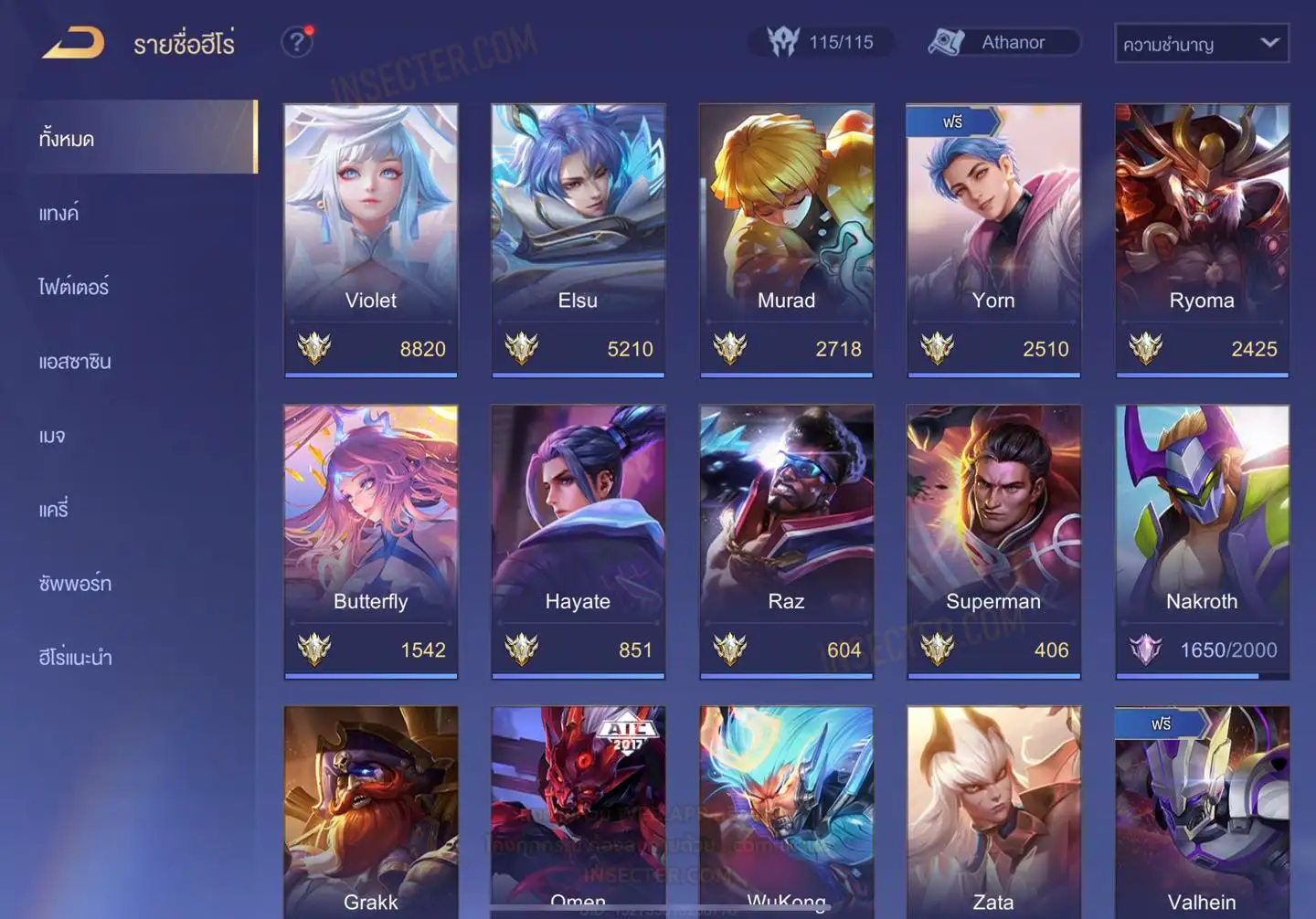Select the free Yorn hero card
Image resolution: width=1316 pixels, height=919 pixels.
[993, 239]
